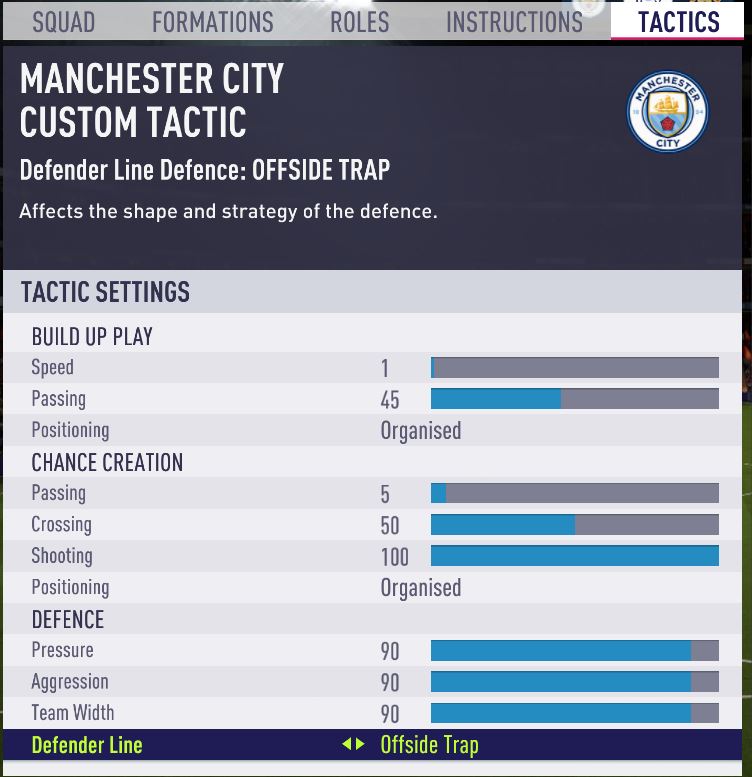752x777 pixels.
Task: Select the Tactics tab
Action: point(678,21)
